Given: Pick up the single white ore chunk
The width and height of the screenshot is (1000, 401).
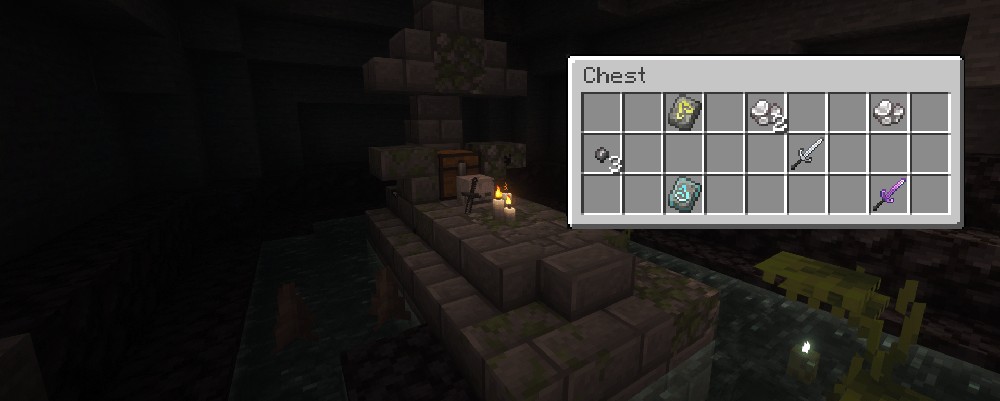Looking at the screenshot, I should click(888, 112).
